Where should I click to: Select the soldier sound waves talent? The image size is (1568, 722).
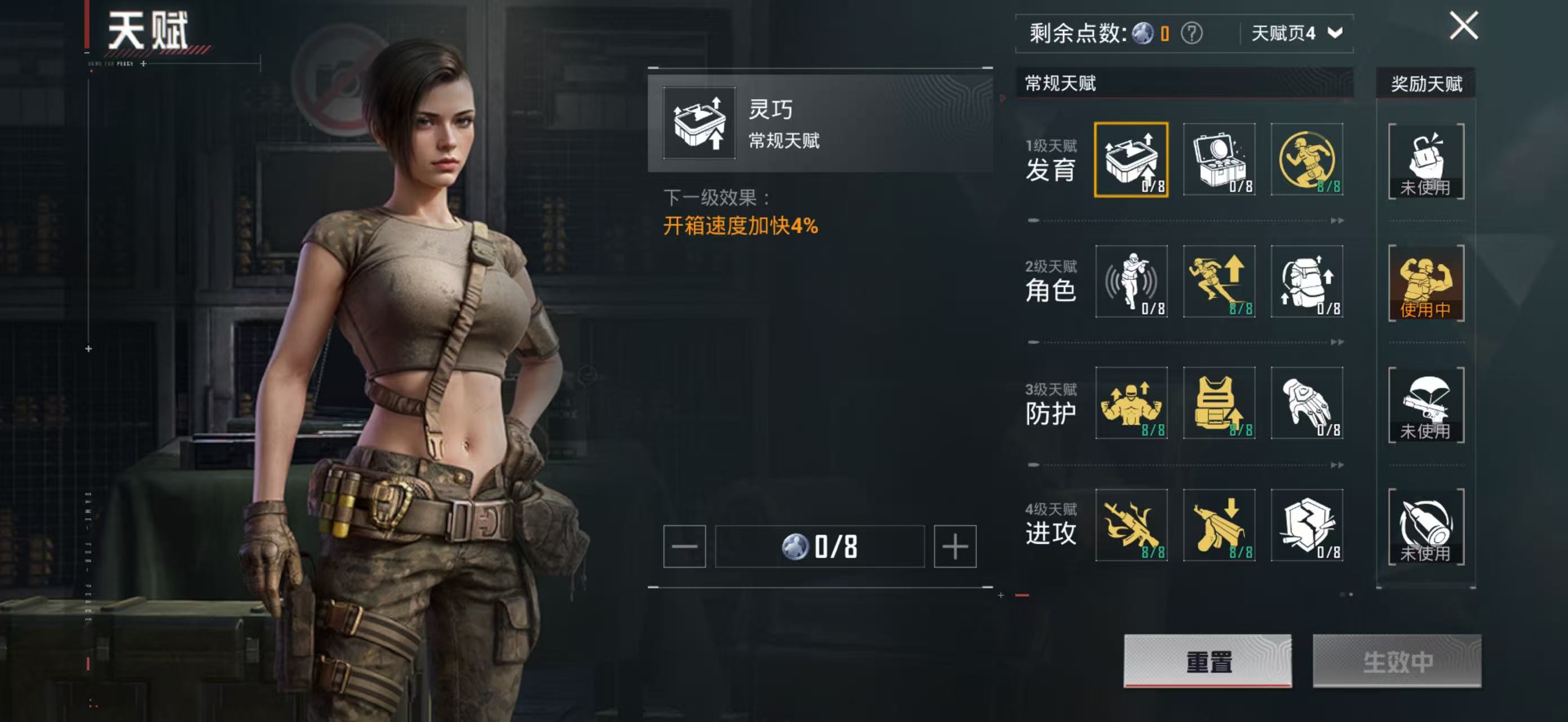click(1131, 281)
